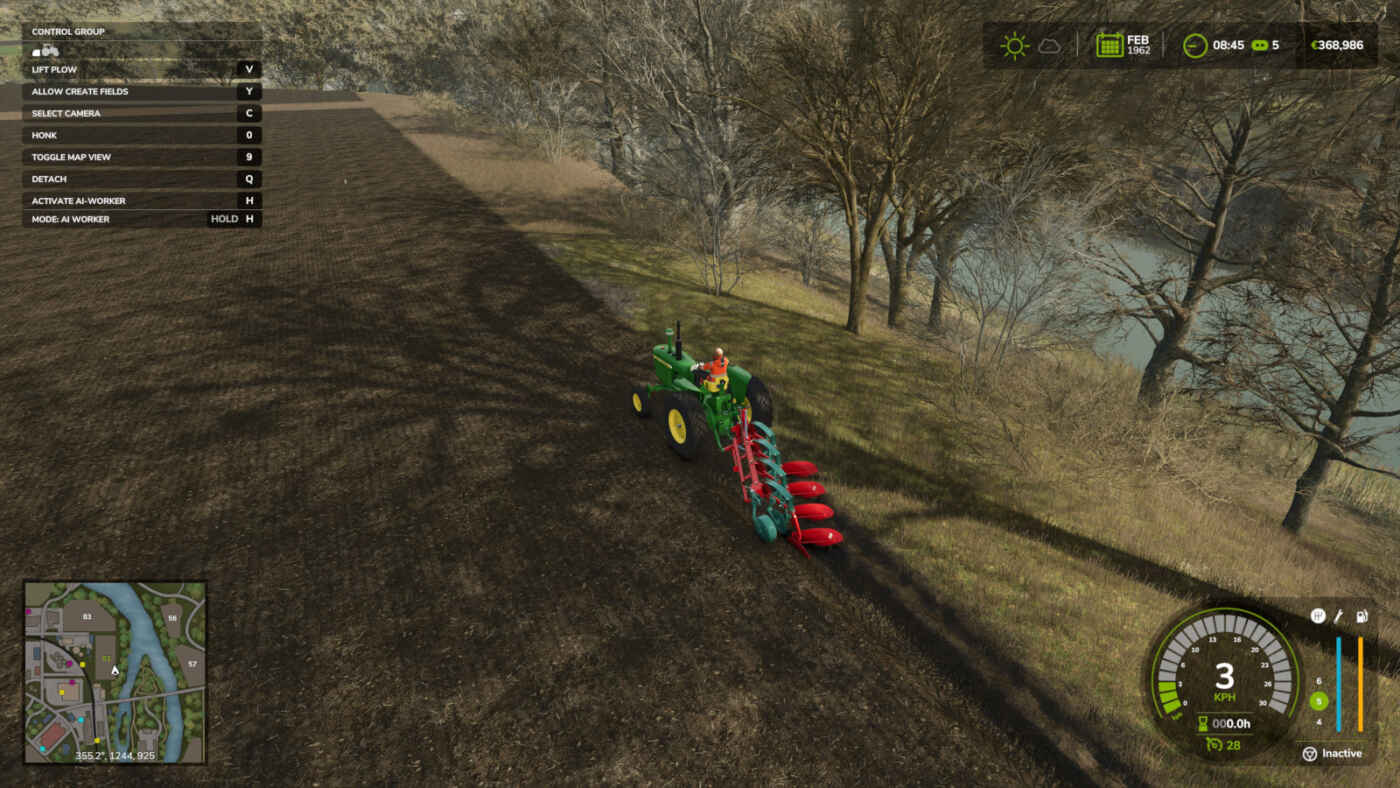Click the fast-forward time scale icon
1400x788 pixels.
pyautogui.click(x=1260, y=45)
